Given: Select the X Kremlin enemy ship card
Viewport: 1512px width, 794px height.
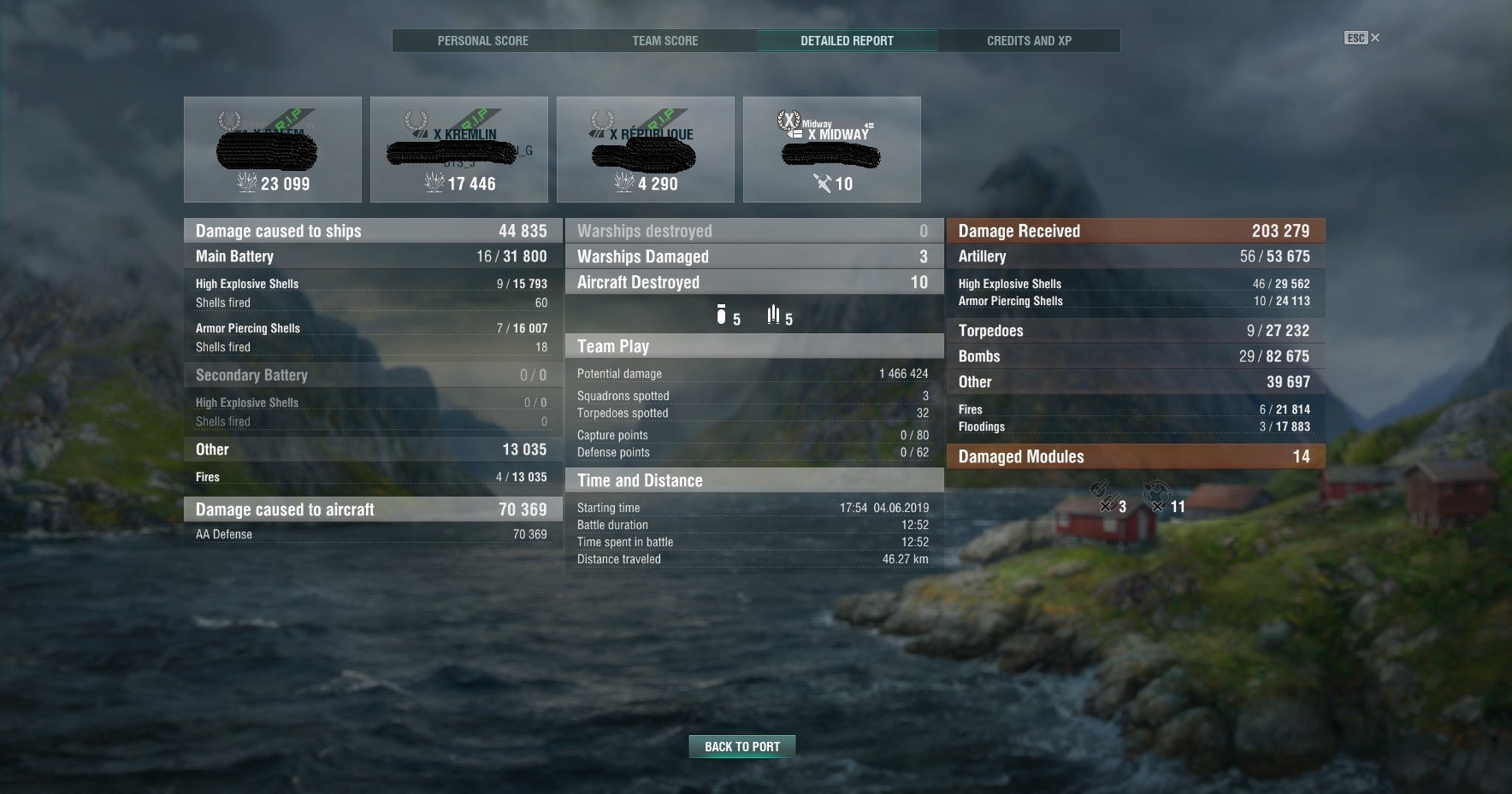Looking at the screenshot, I should 459,150.
